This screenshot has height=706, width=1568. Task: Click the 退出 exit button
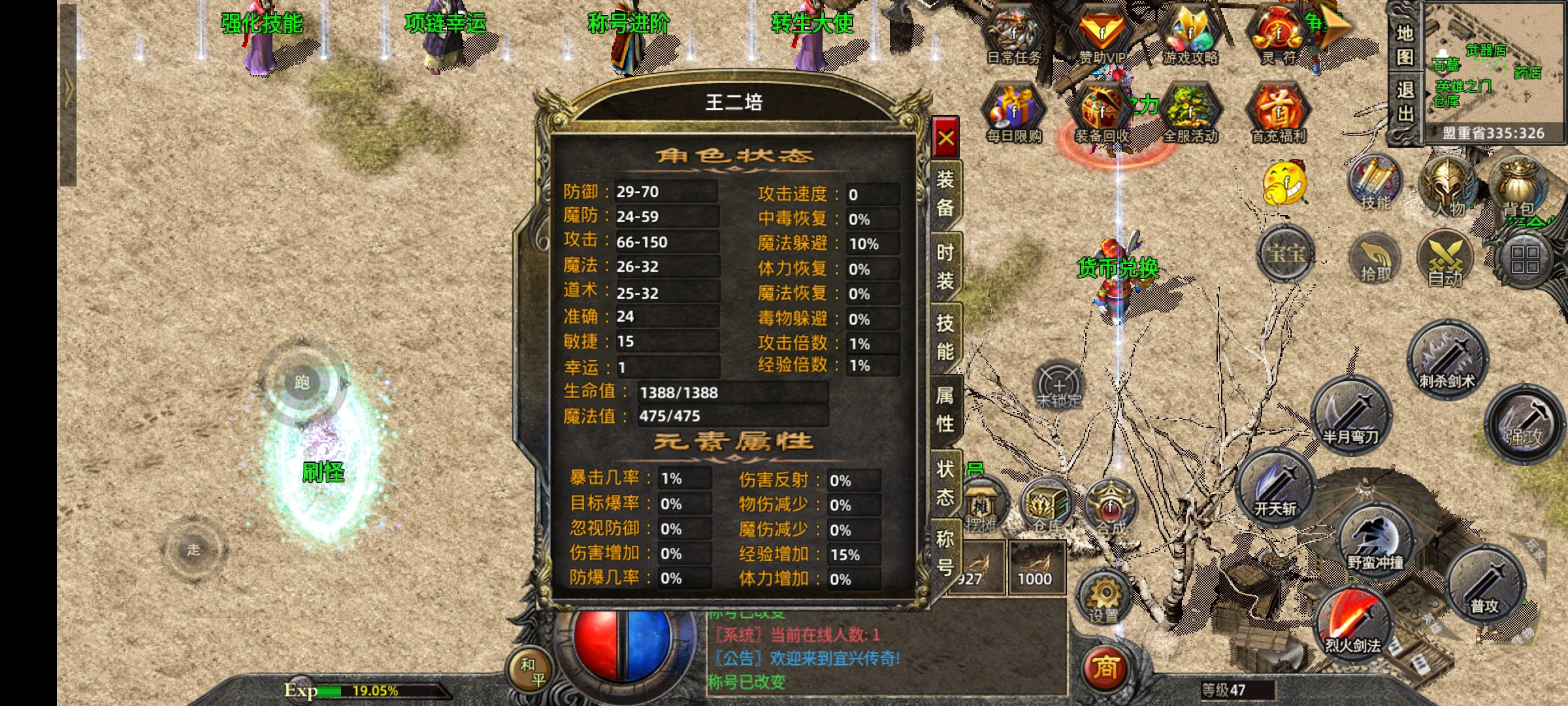click(1405, 102)
